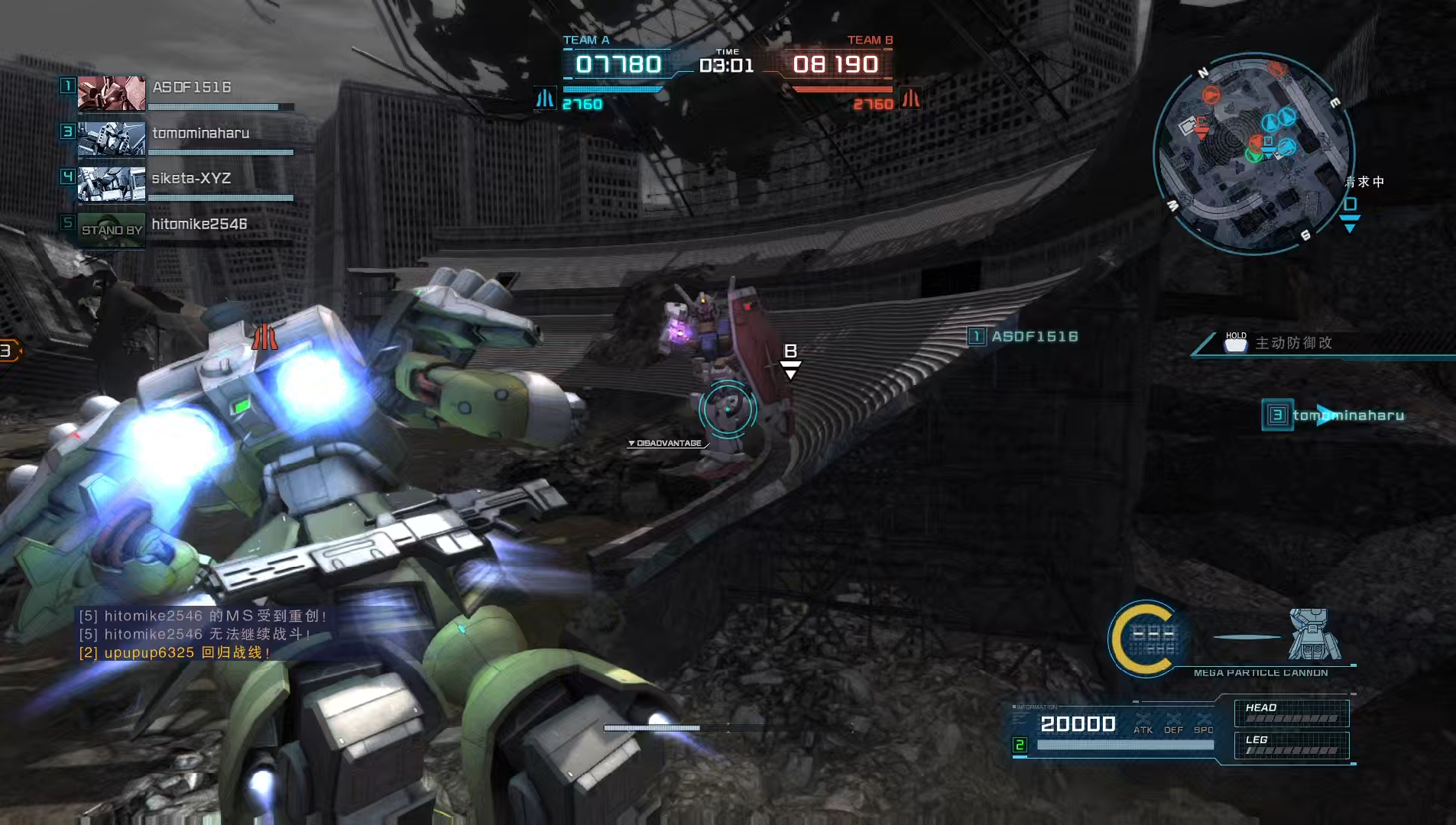This screenshot has width=1456, height=825.
Task: Click the mobile suit damage status icon
Action: tap(1314, 634)
